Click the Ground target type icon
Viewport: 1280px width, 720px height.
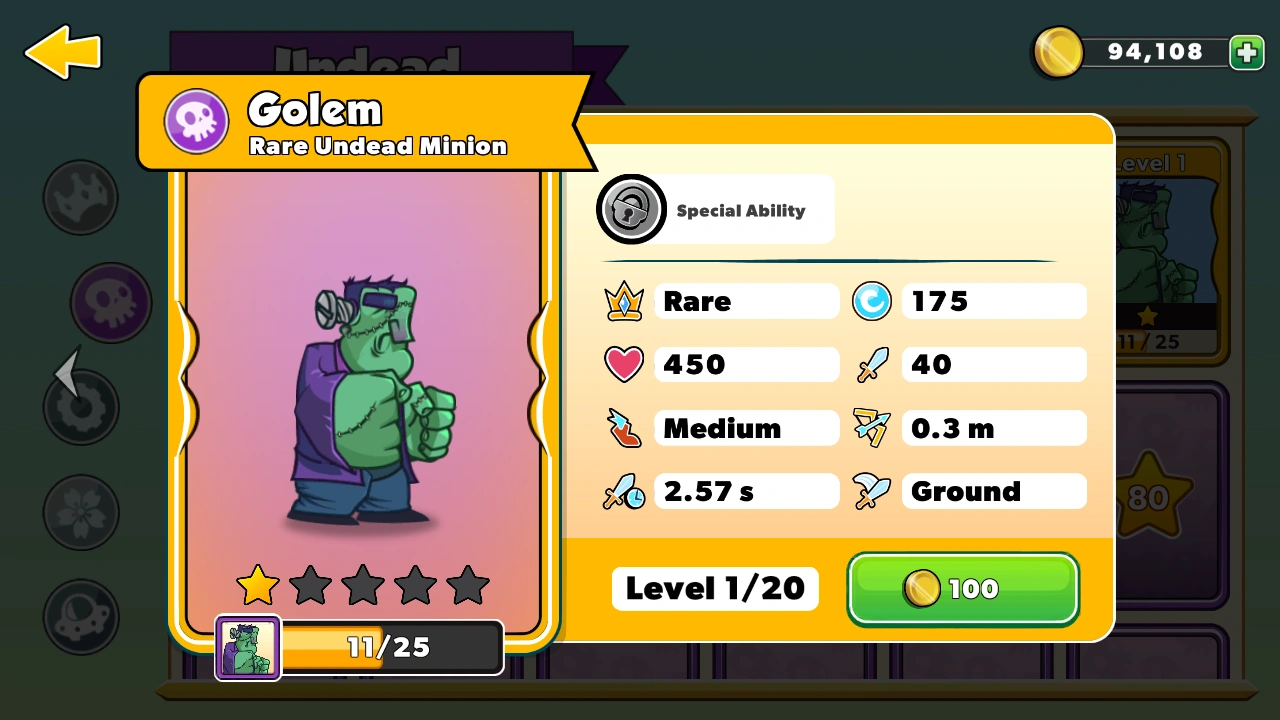coord(872,491)
